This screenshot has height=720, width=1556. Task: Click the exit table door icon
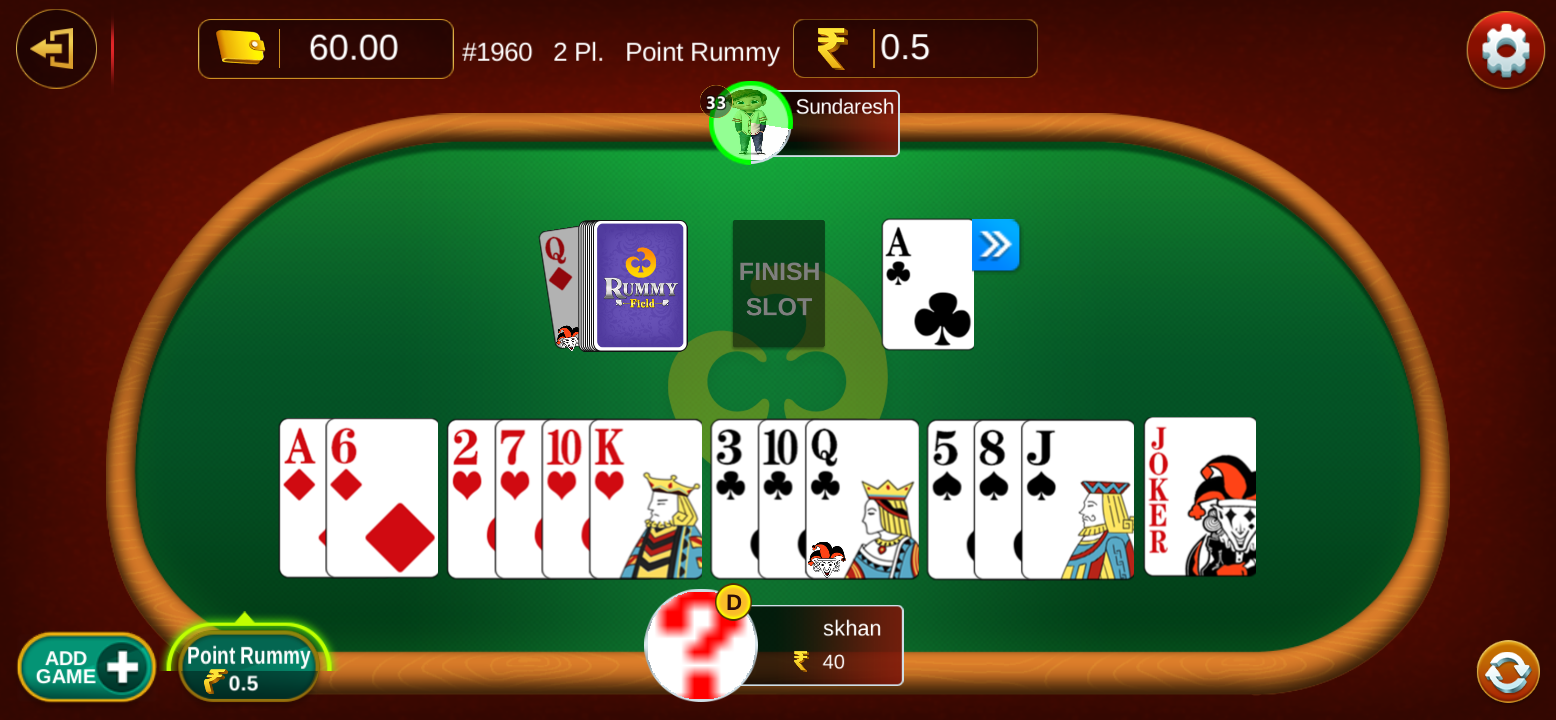(56, 48)
